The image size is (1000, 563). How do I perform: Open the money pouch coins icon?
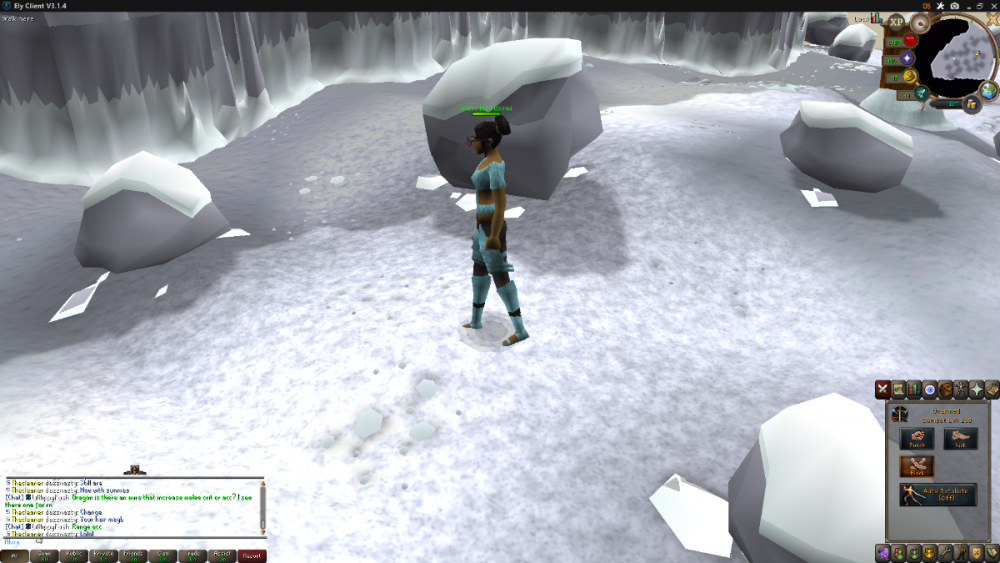(970, 103)
